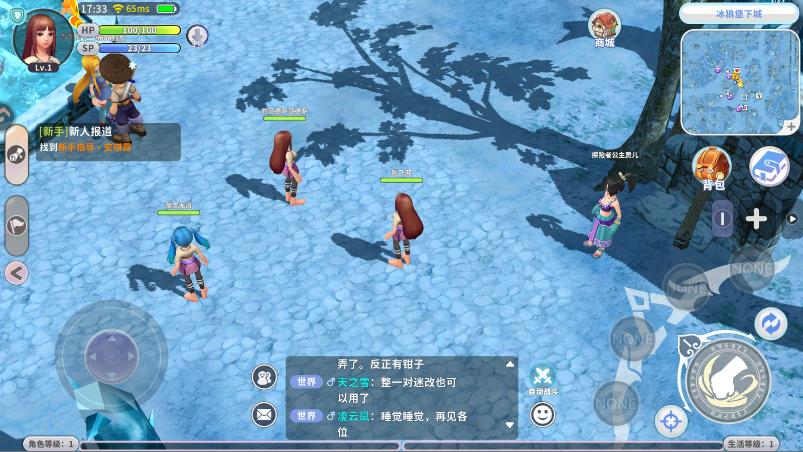The image size is (803, 452).
Task: Open the smiley emoji button
Action: click(x=542, y=413)
